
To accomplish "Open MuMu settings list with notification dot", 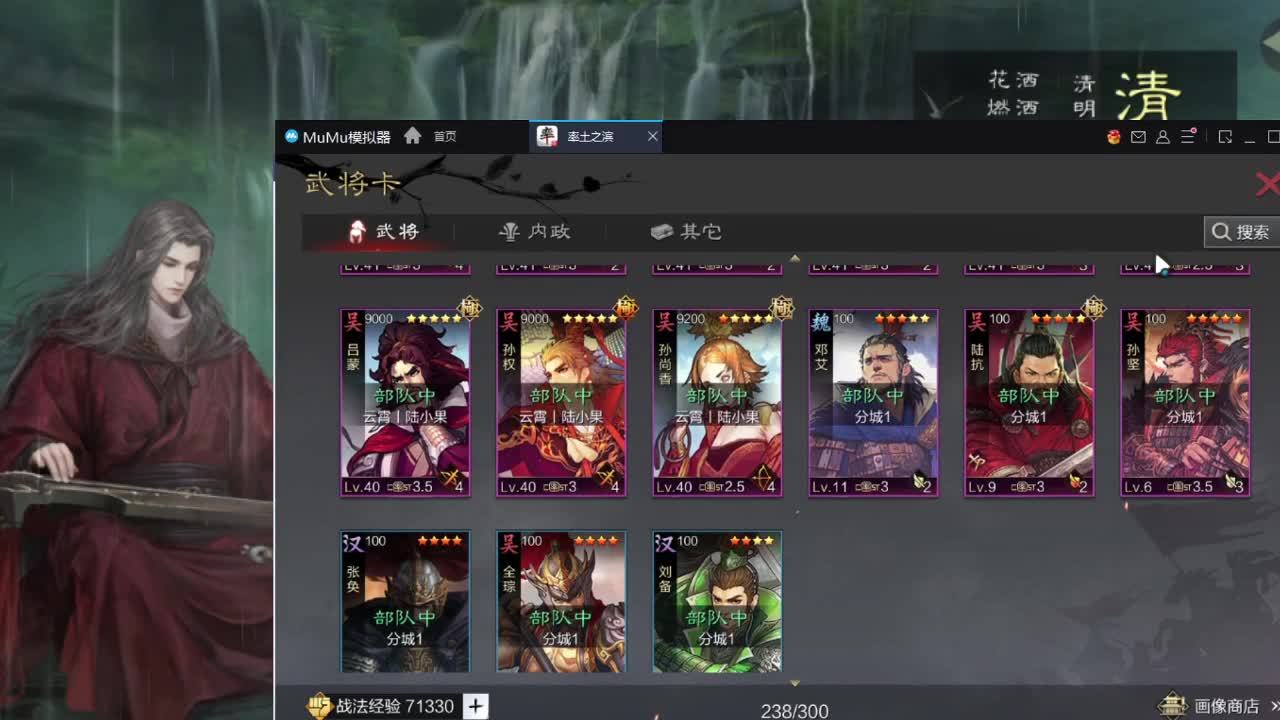I will pyautogui.click(x=1188, y=136).
